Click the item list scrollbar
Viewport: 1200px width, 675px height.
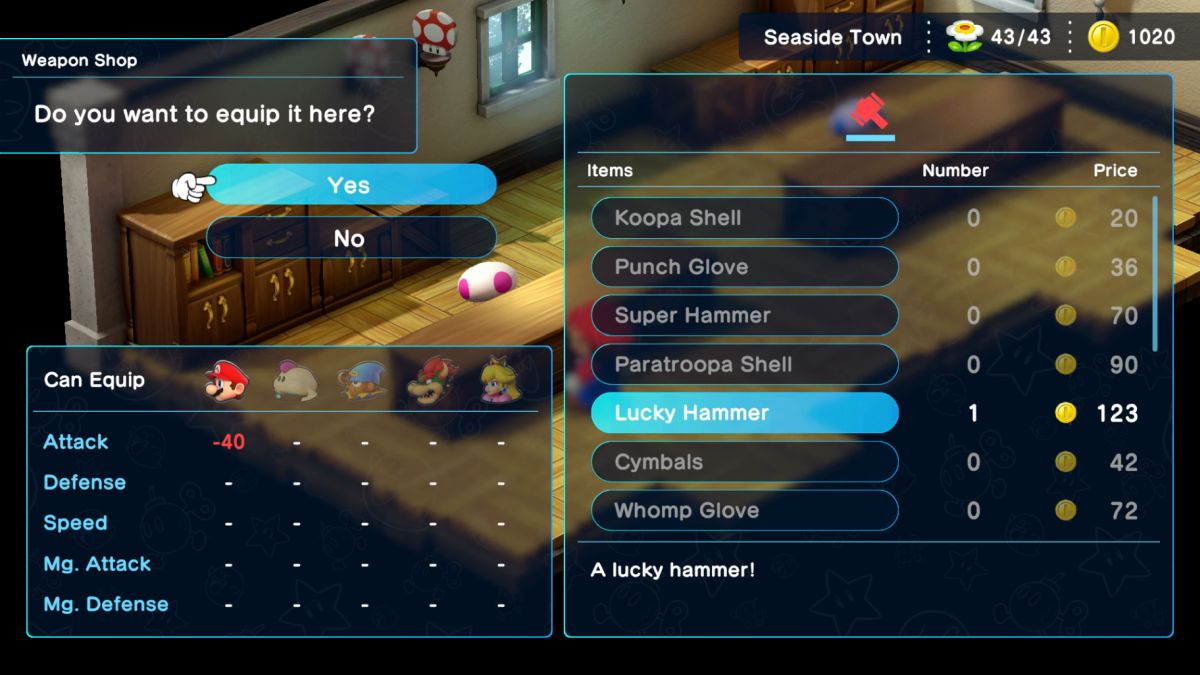1155,275
